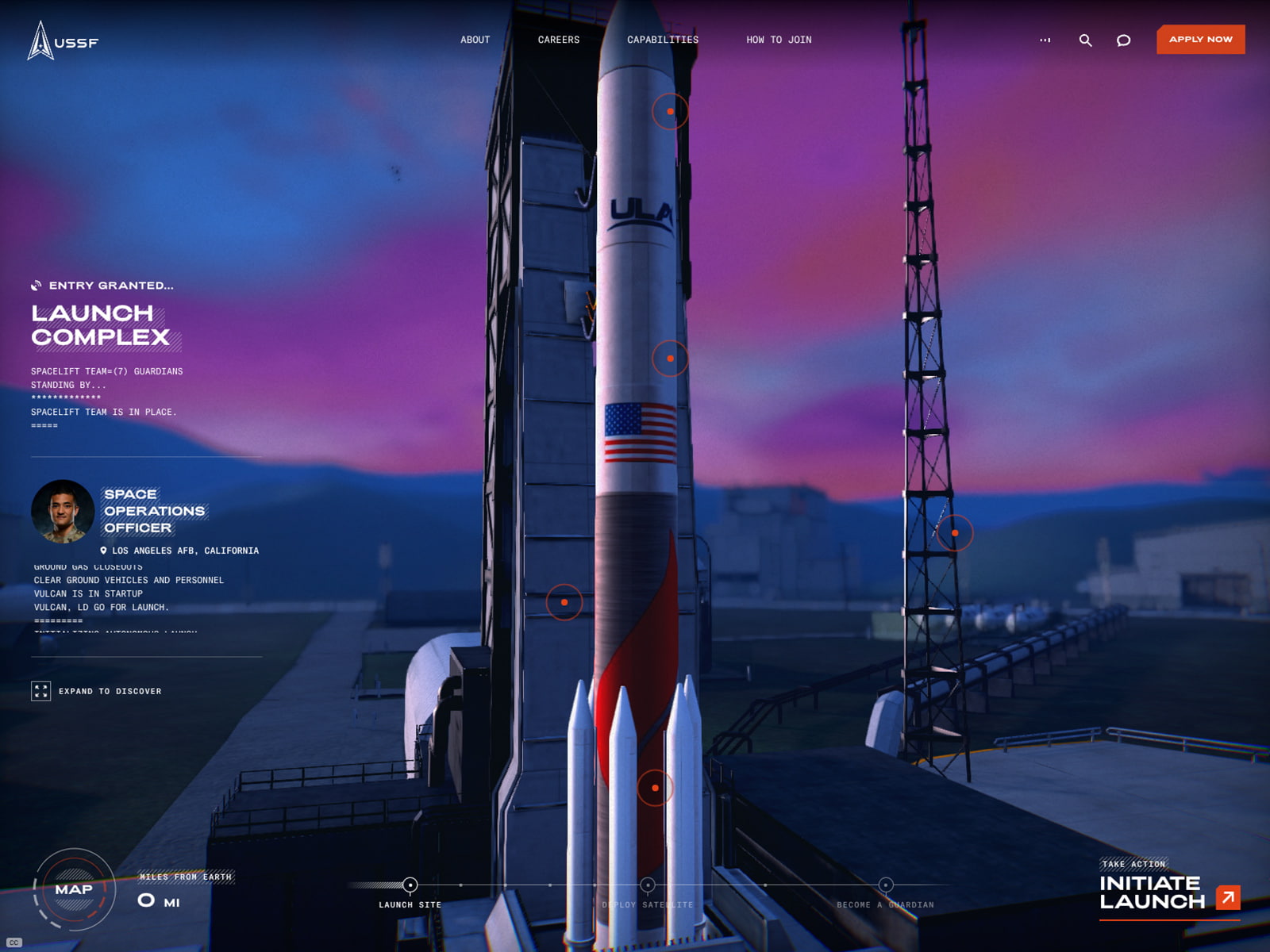Click the location pin beside Los Angeles AFB
The image size is (1270, 952).
(103, 550)
